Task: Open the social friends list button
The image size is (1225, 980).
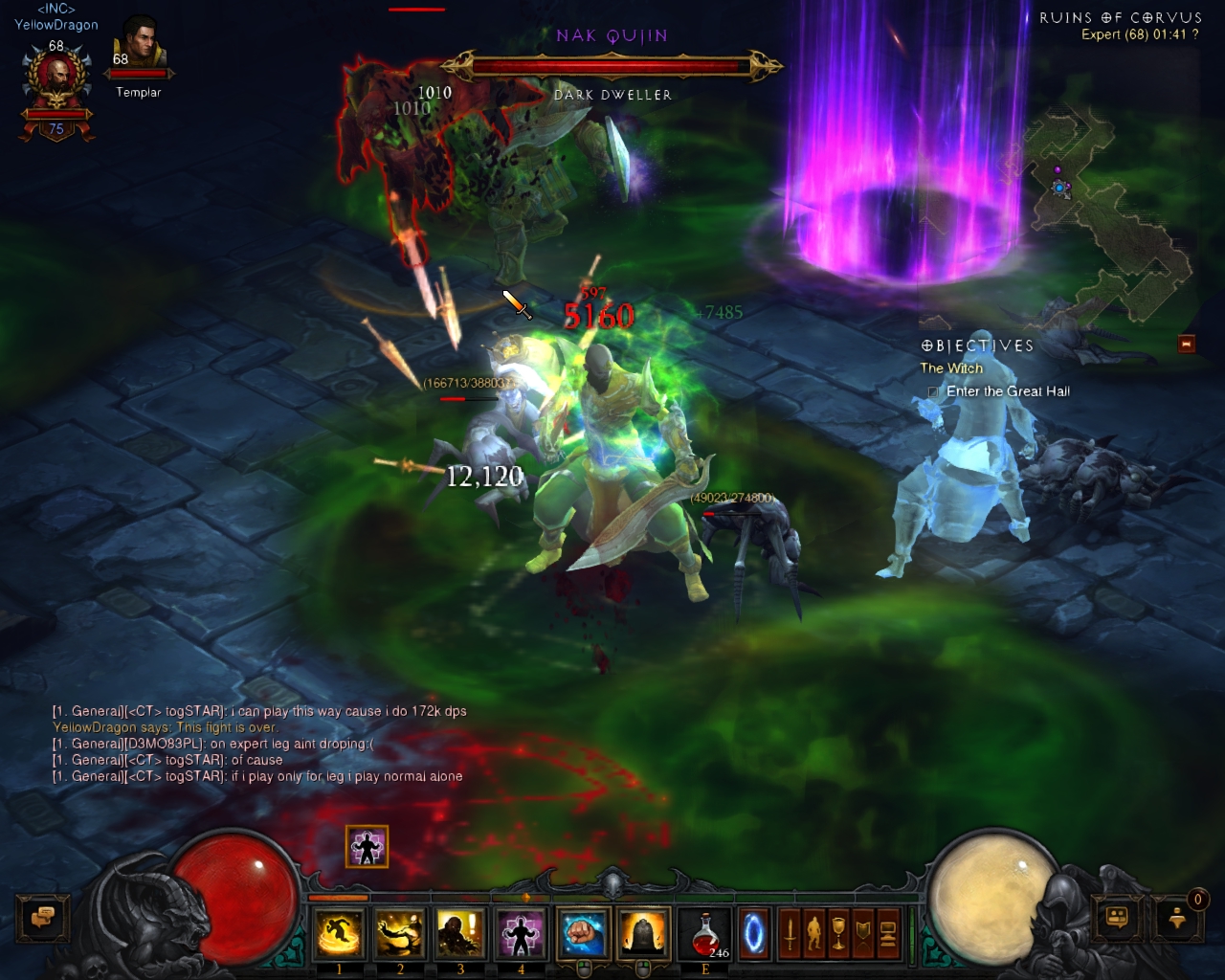Action: (x=1118, y=919)
